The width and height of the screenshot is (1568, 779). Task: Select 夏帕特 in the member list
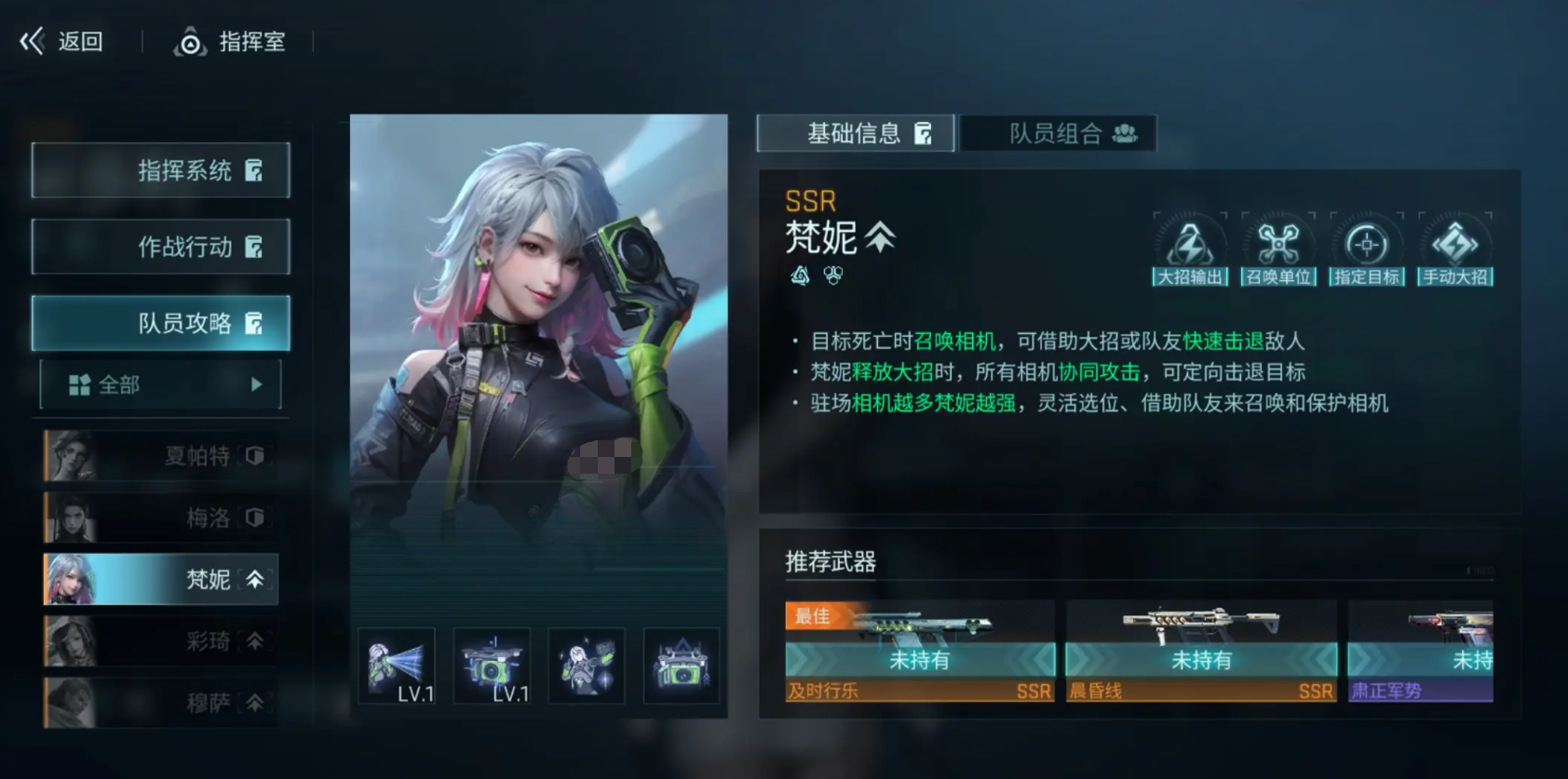(x=161, y=456)
